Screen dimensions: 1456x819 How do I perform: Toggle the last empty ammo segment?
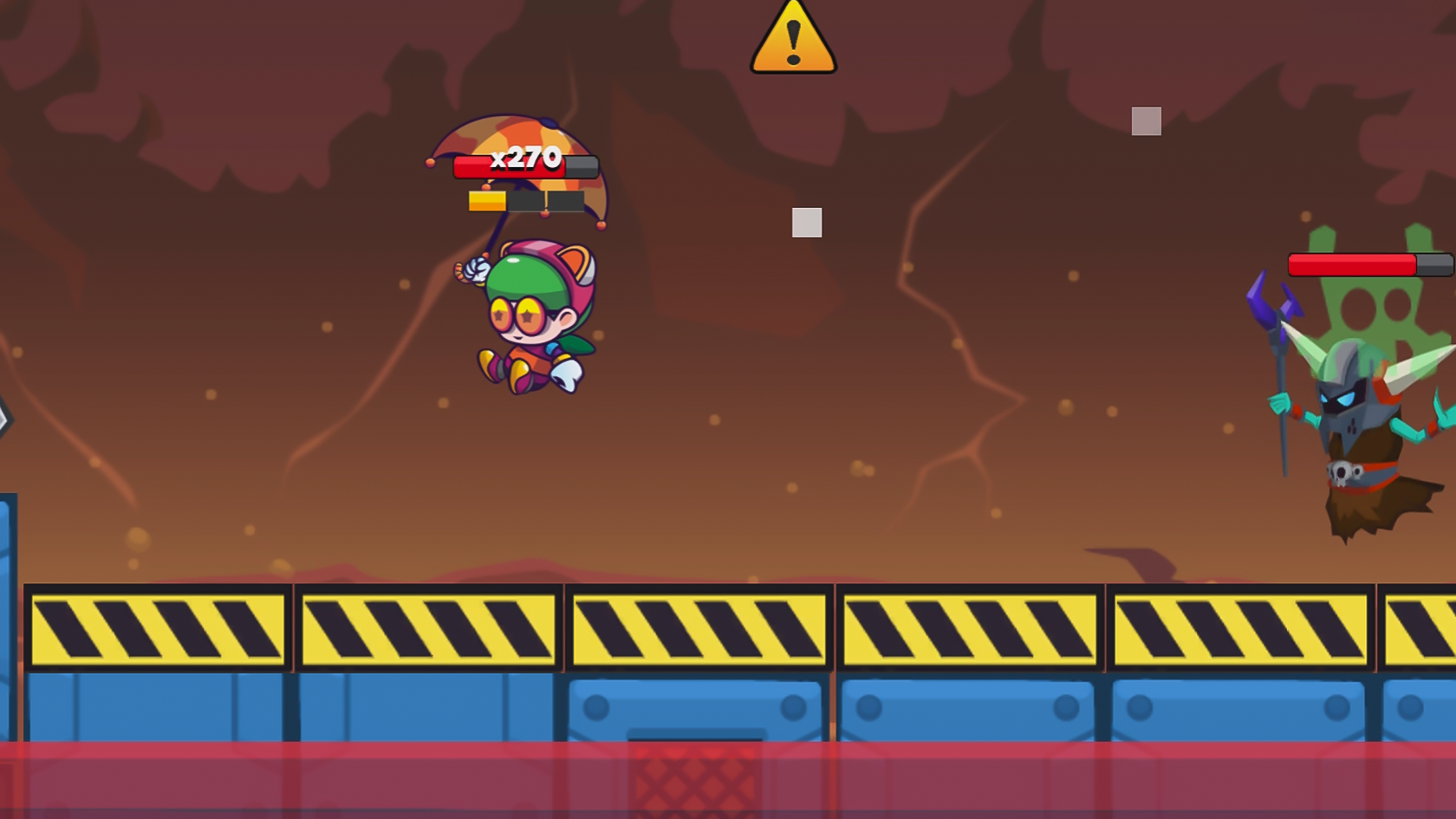pos(565,202)
